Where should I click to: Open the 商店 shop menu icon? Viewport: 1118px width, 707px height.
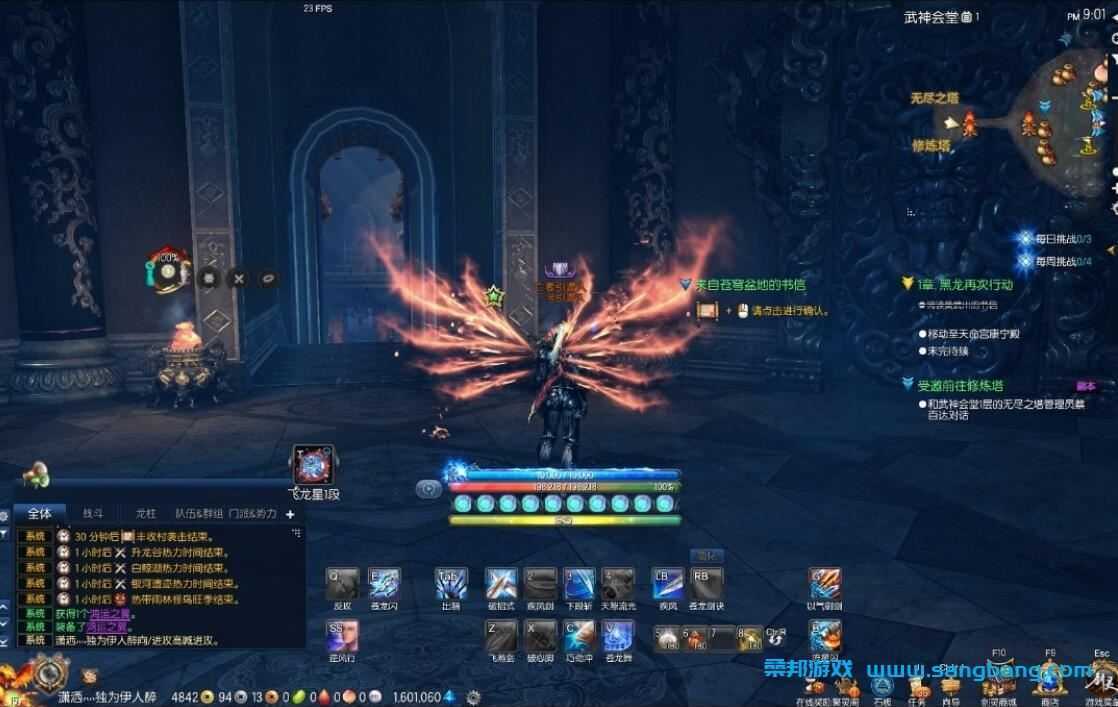pyautogui.click(x=1050, y=686)
